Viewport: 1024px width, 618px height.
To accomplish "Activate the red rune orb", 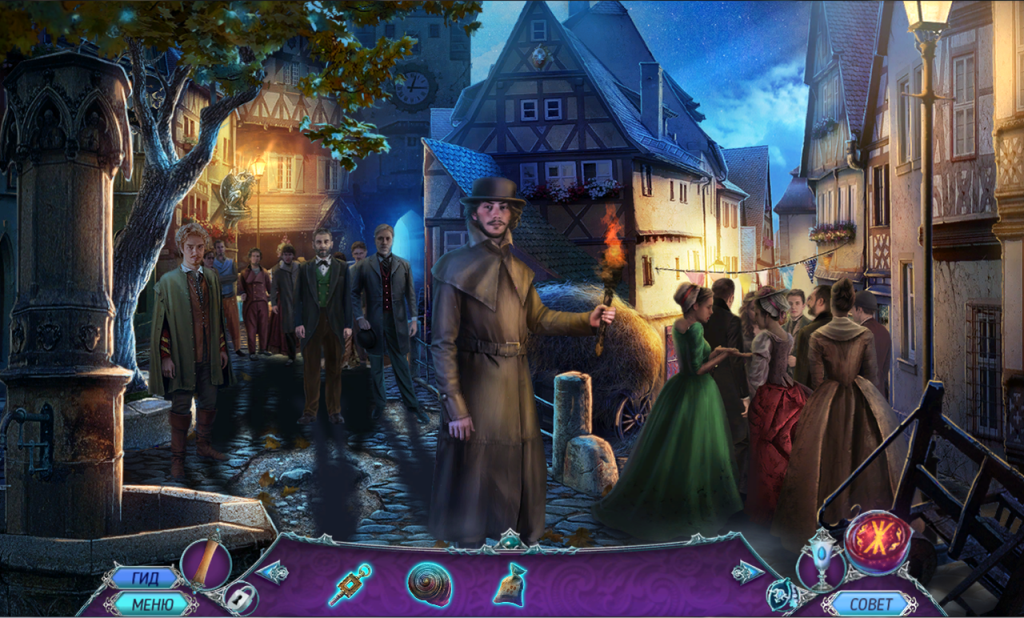I will click(877, 543).
